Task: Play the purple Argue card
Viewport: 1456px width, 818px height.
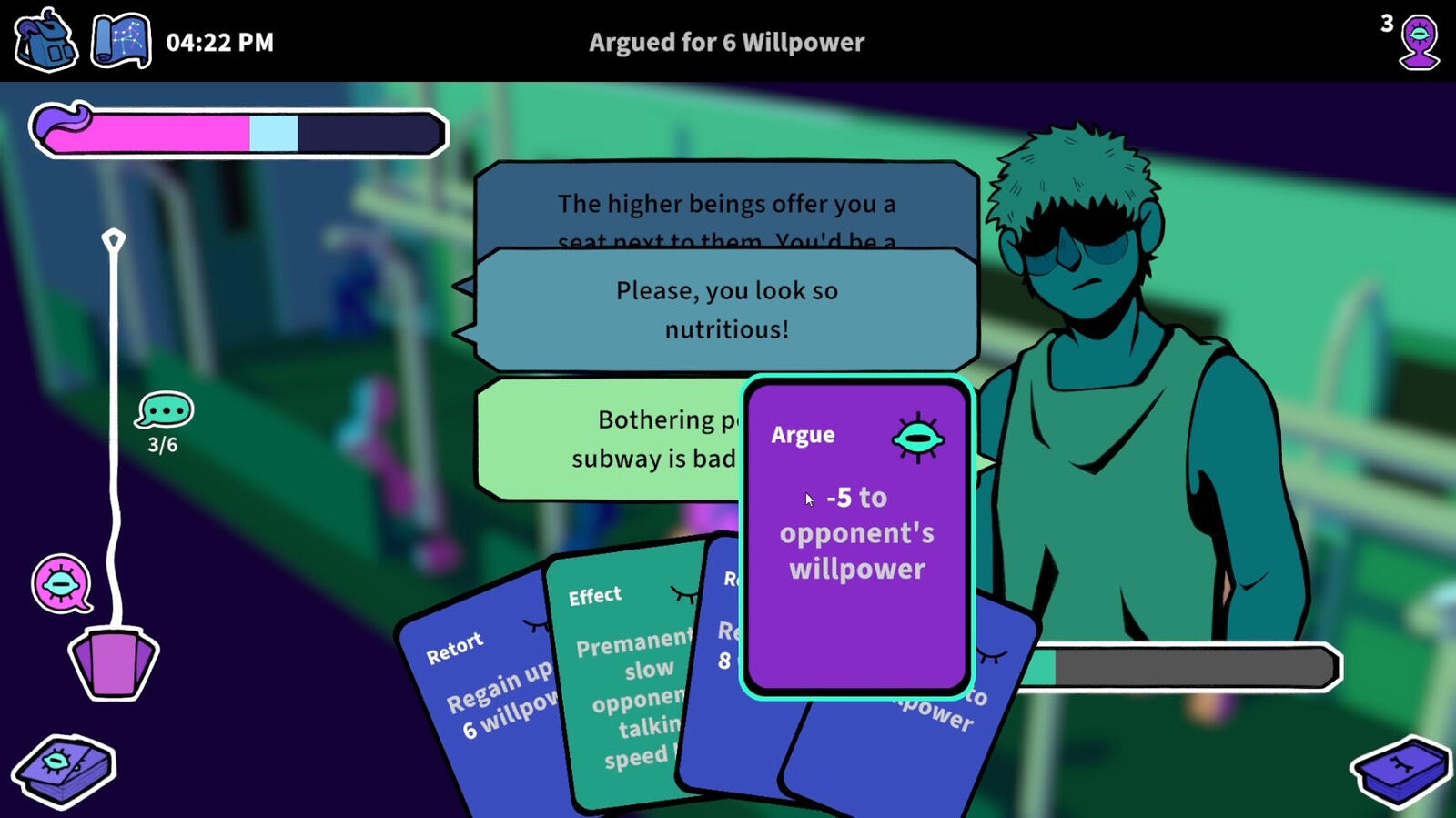Action: (857, 537)
